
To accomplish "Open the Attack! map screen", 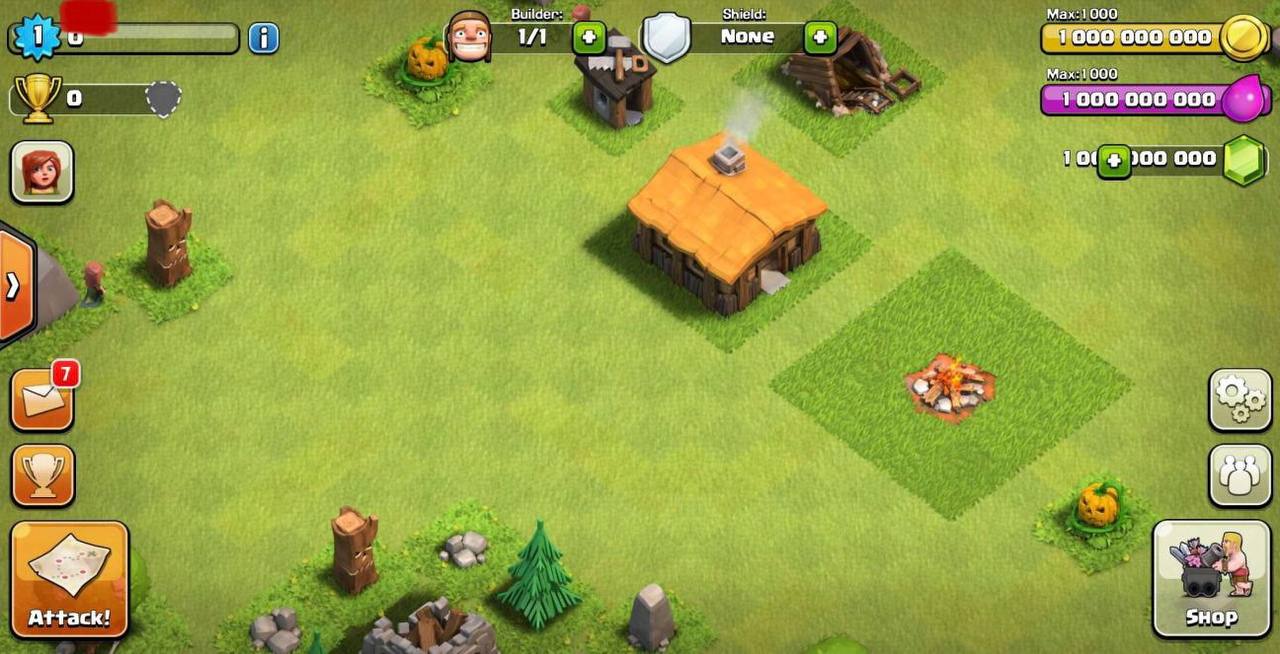I will [x=69, y=578].
